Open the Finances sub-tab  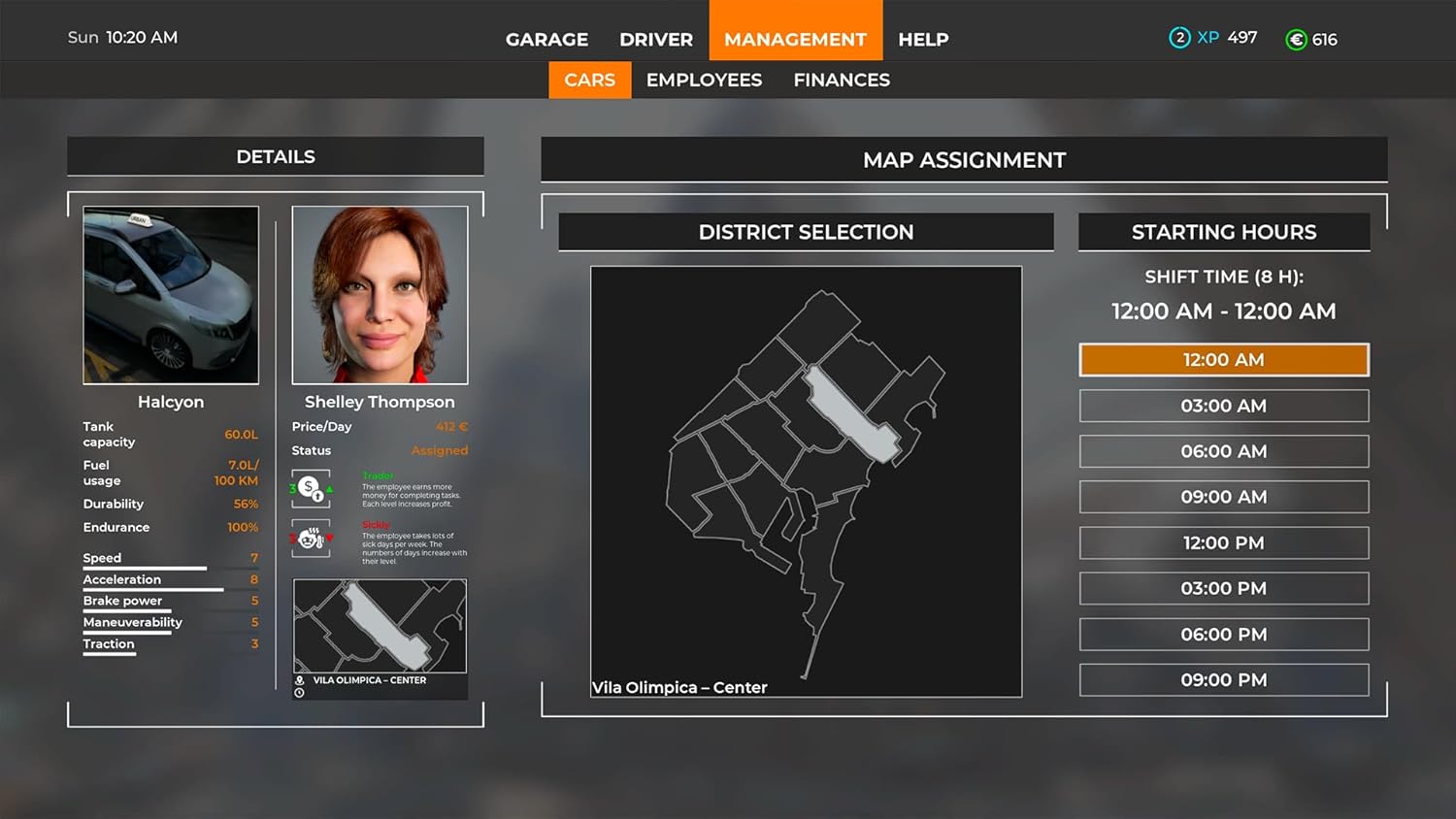pos(842,81)
